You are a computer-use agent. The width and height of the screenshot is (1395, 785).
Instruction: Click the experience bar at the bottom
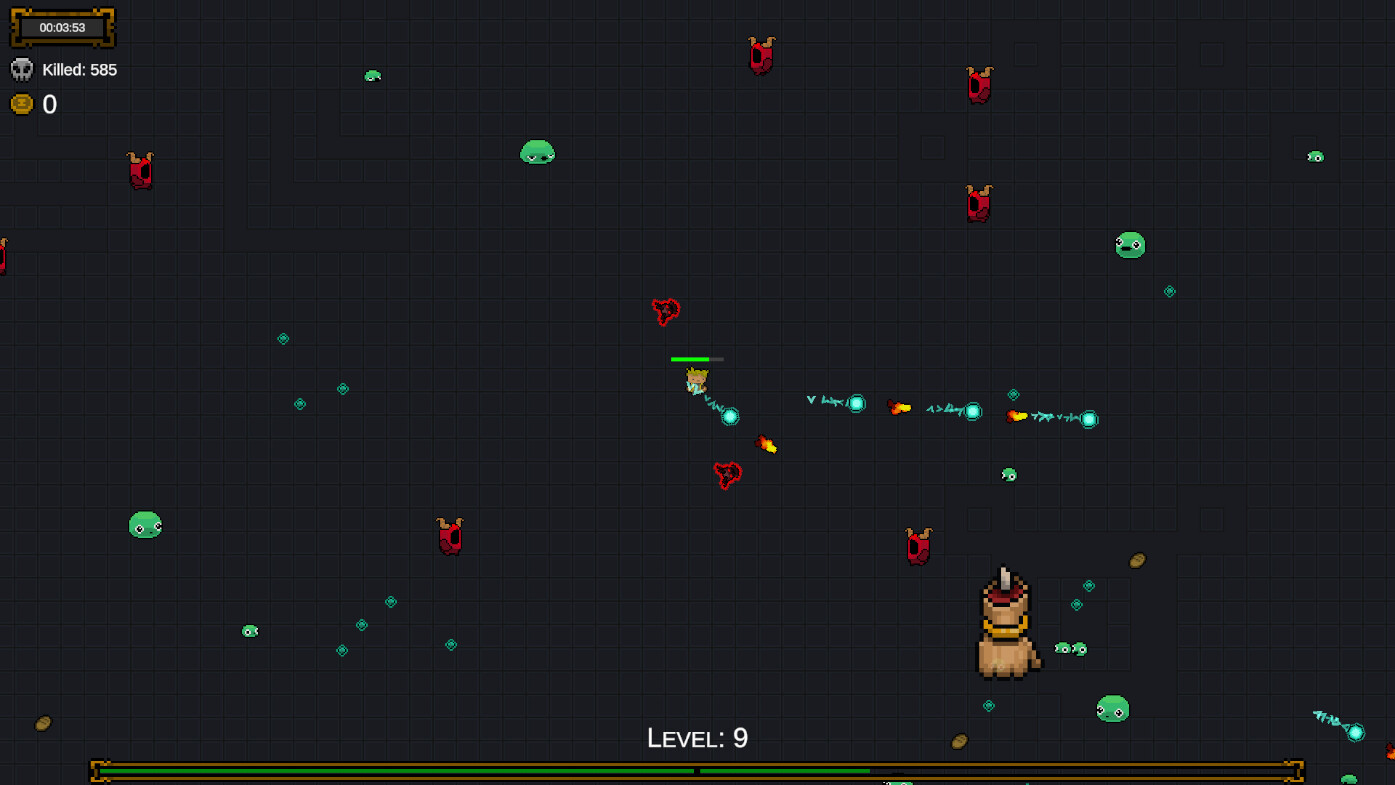697,771
